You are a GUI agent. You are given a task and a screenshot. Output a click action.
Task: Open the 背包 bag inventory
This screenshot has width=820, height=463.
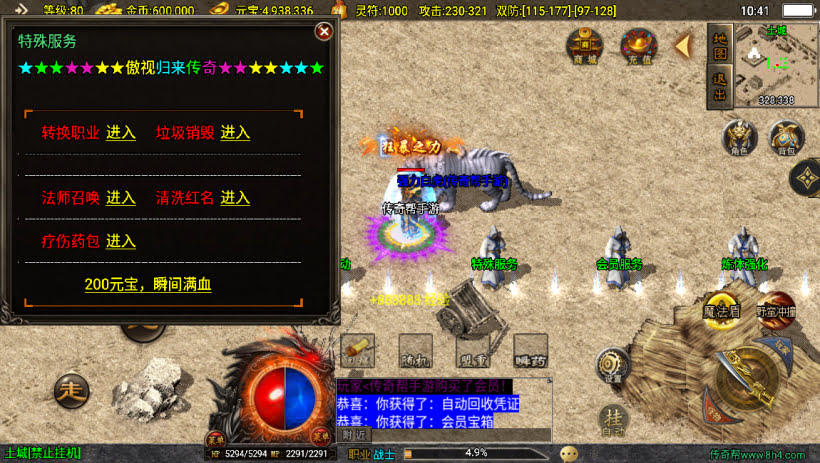[787, 137]
